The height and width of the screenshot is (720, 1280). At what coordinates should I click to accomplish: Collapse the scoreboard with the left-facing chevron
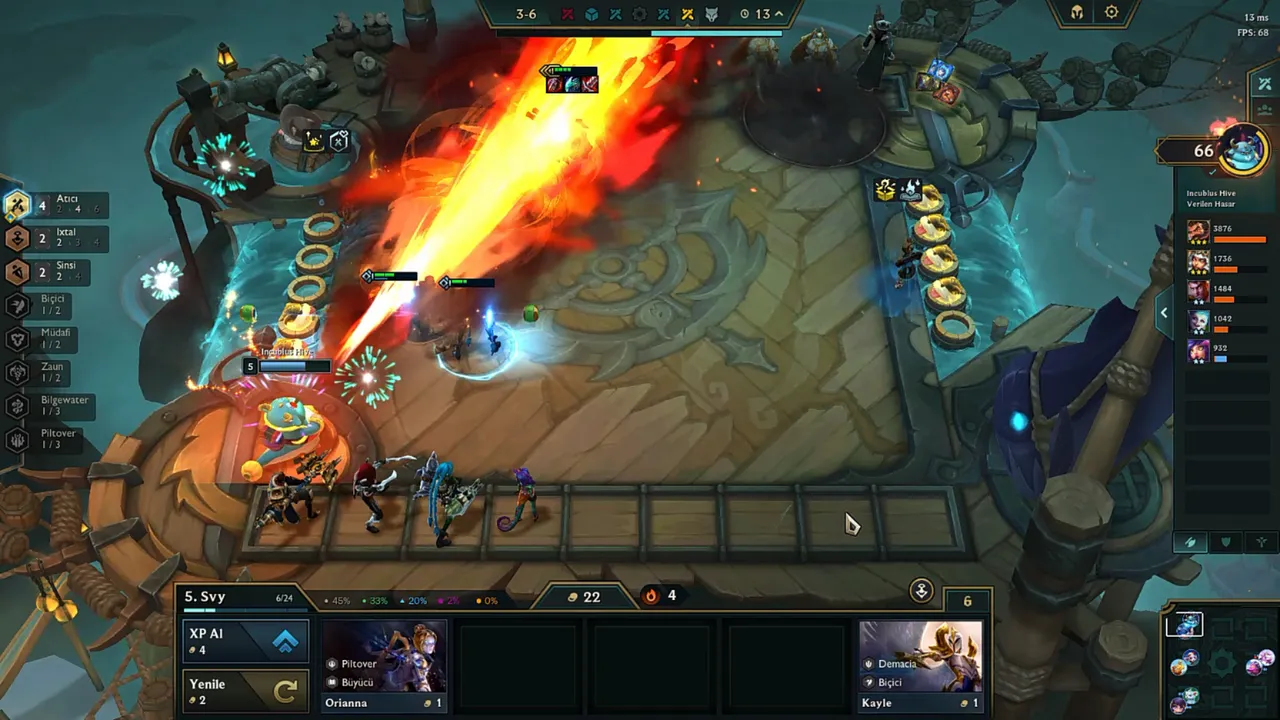point(1163,312)
